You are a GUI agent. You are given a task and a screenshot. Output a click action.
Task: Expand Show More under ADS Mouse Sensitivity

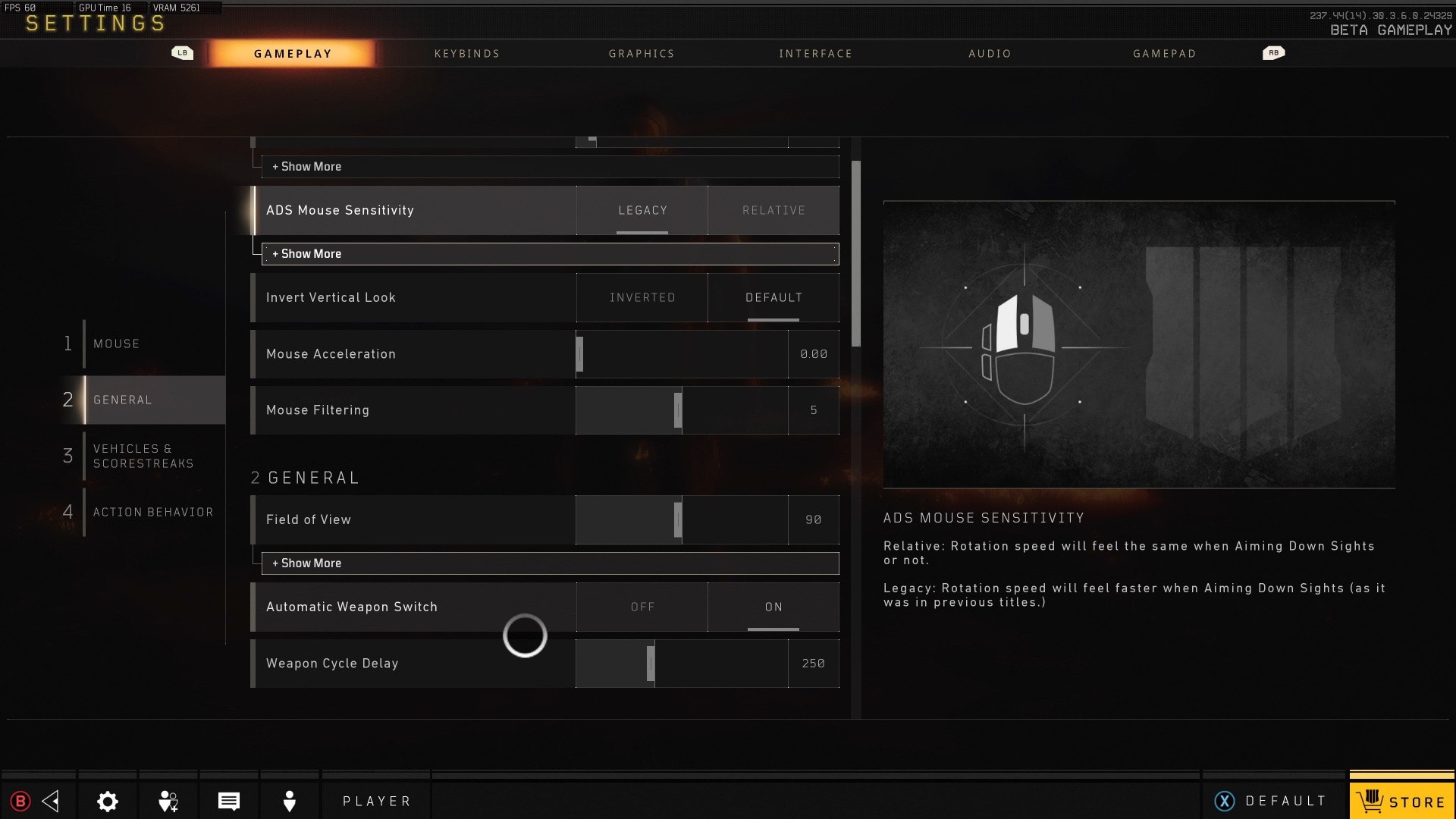[x=550, y=254]
